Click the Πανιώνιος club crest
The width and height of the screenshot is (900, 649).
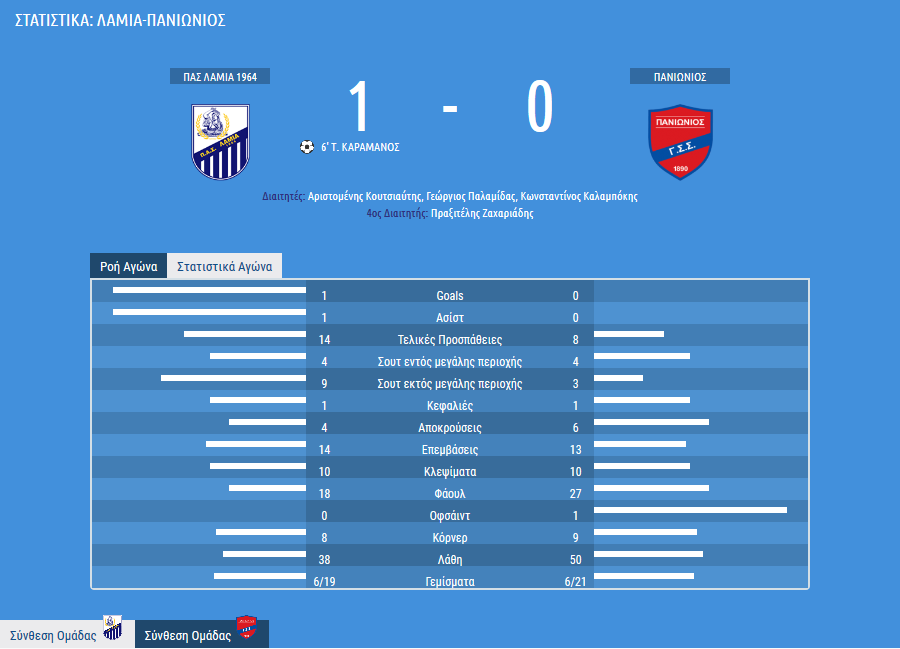[680, 141]
